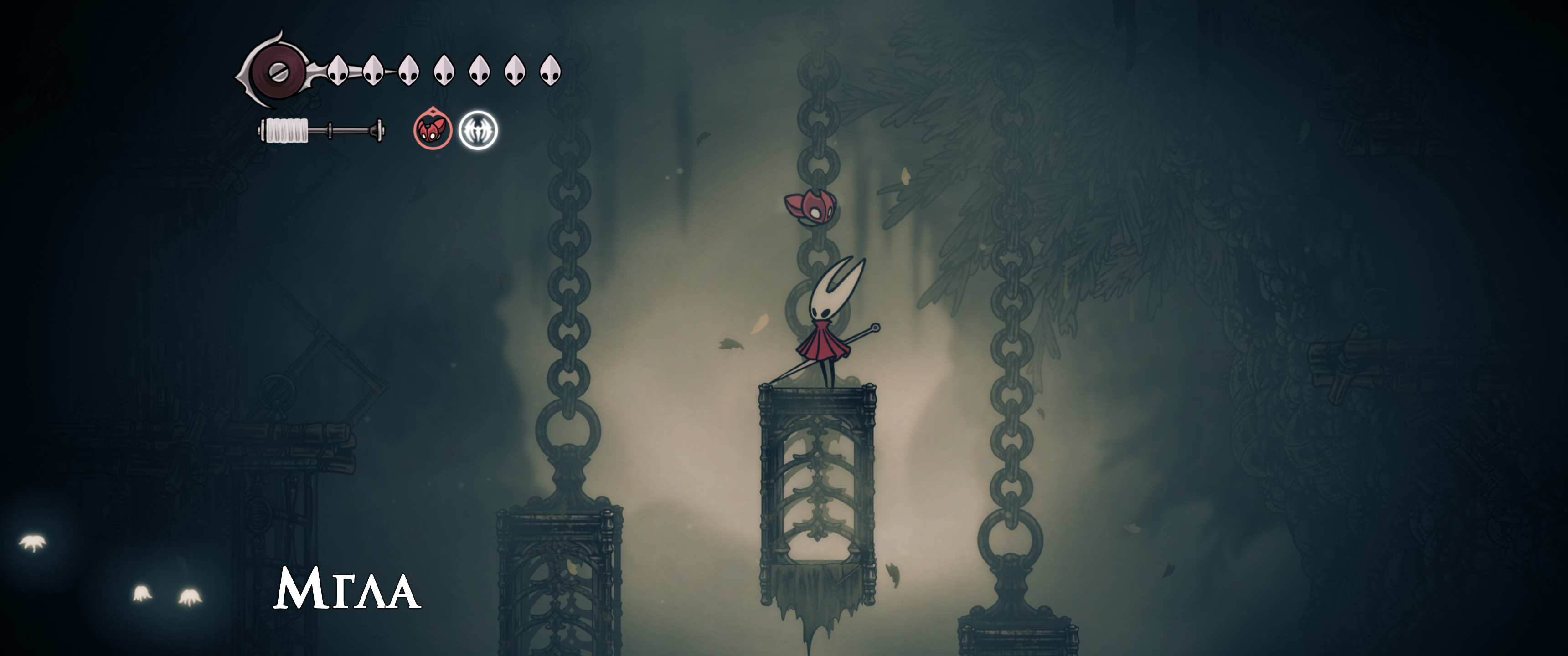Activate the white silk skill icon

pyautogui.click(x=478, y=130)
